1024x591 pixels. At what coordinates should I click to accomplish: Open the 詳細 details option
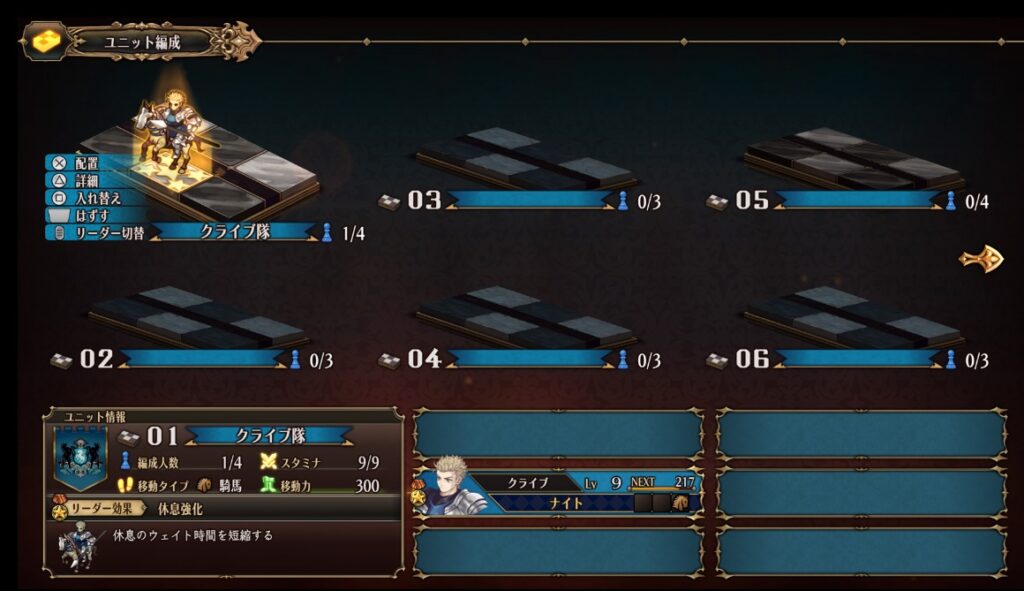tap(84, 180)
